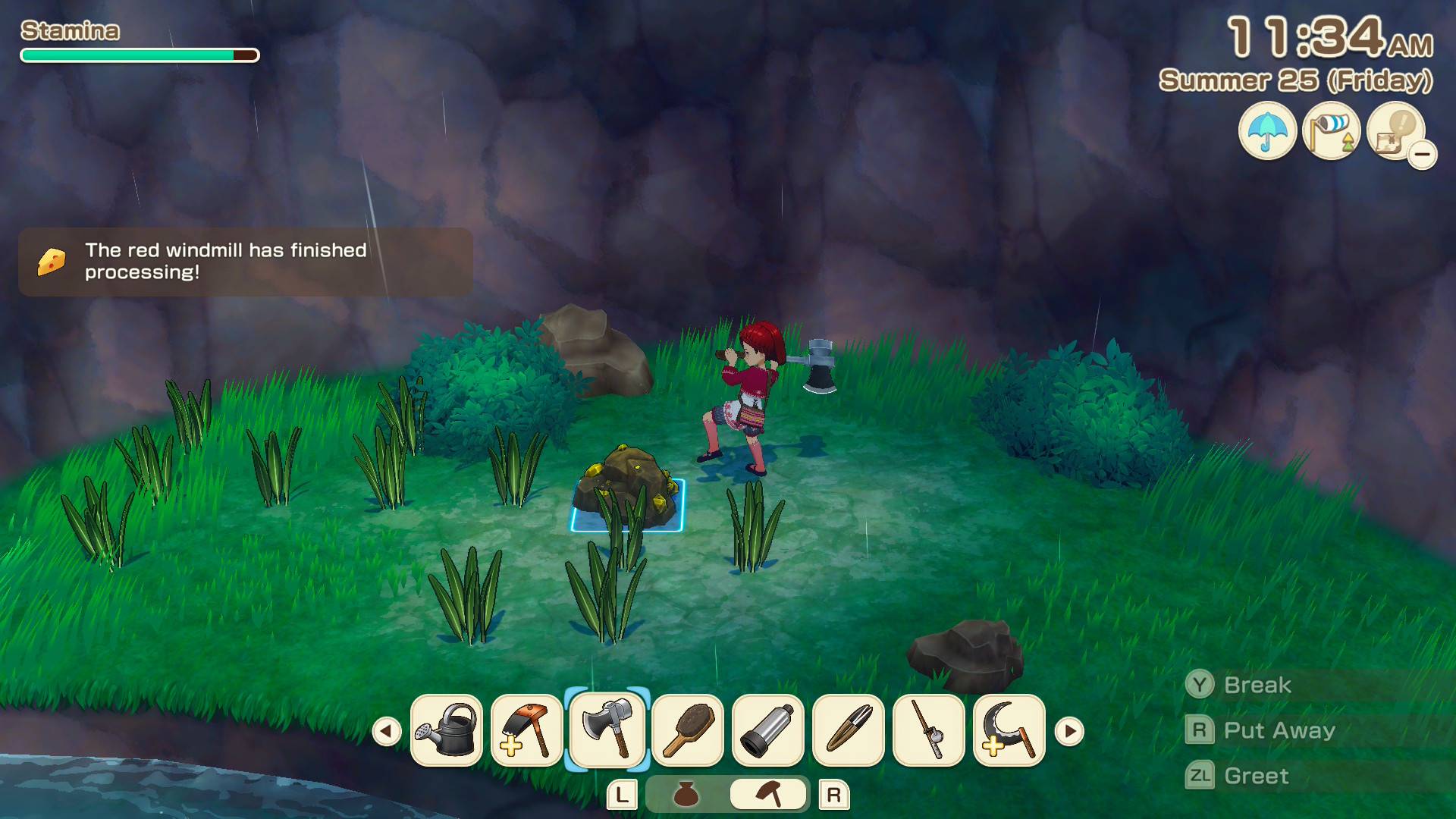Pick the animal brush tool
Screen dimensions: 1456x819
[688, 730]
